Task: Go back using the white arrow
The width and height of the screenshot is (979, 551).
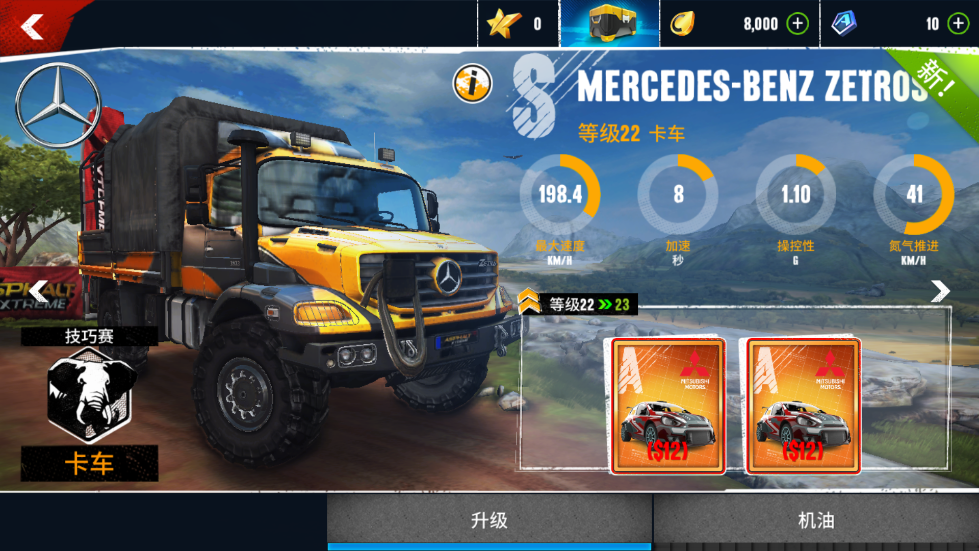Action: (32, 26)
